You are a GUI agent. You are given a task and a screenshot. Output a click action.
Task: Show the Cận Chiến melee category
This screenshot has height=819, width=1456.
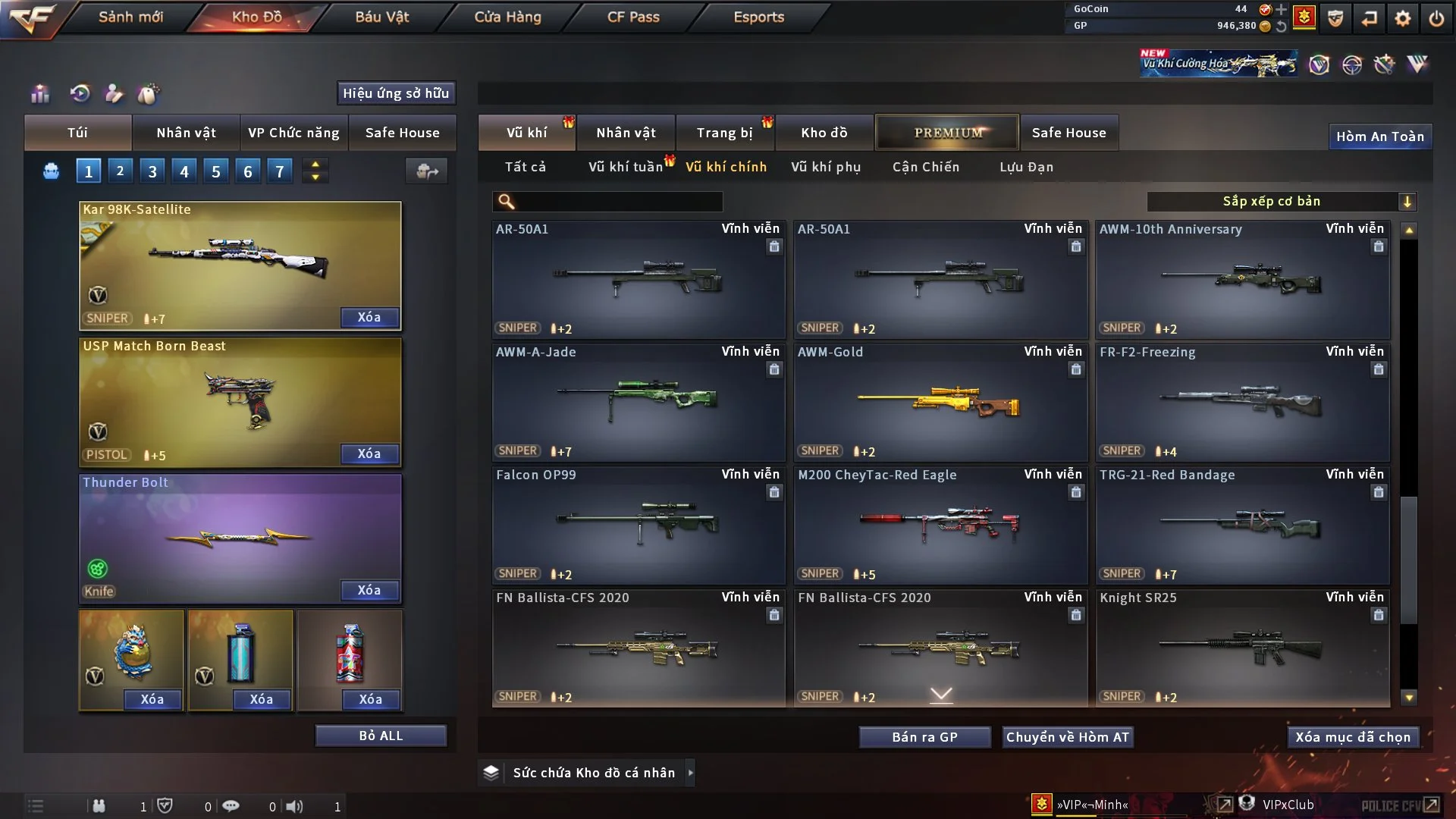click(x=926, y=167)
